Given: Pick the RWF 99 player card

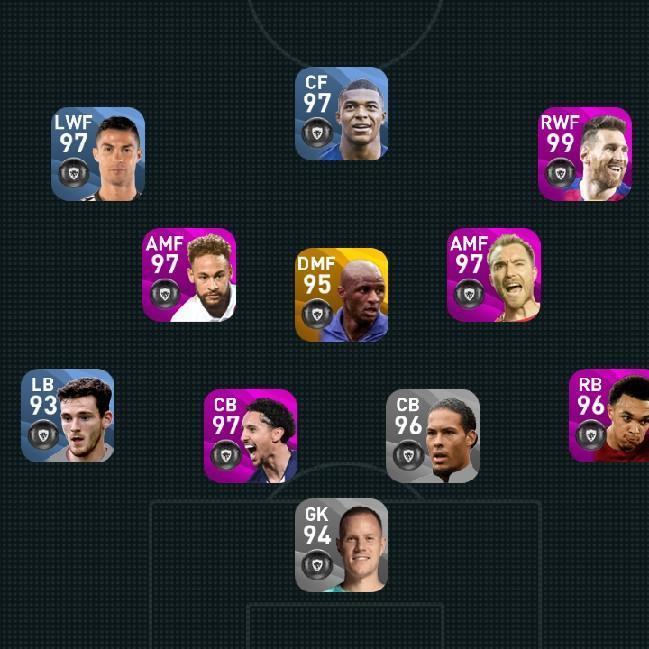Looking at the screenshot, I should coord(585,154).
